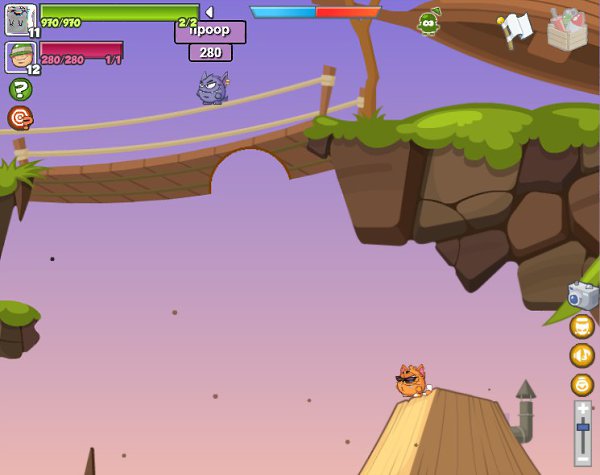The height and width of the screenshot is (475, 600).
Task: Click the zoom slider's plus button
Action: [583, 408]
